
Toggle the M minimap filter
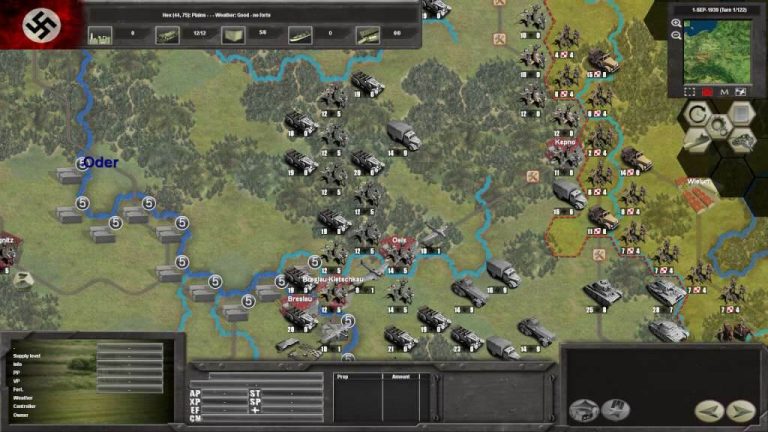click(x=723, y=90)
